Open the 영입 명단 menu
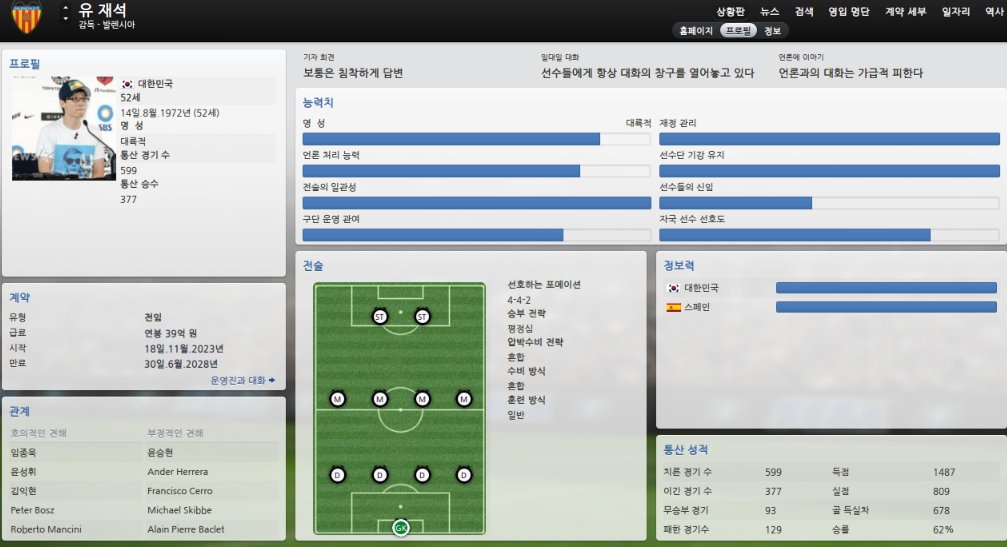1007x547 pixels. click(849, 11)
